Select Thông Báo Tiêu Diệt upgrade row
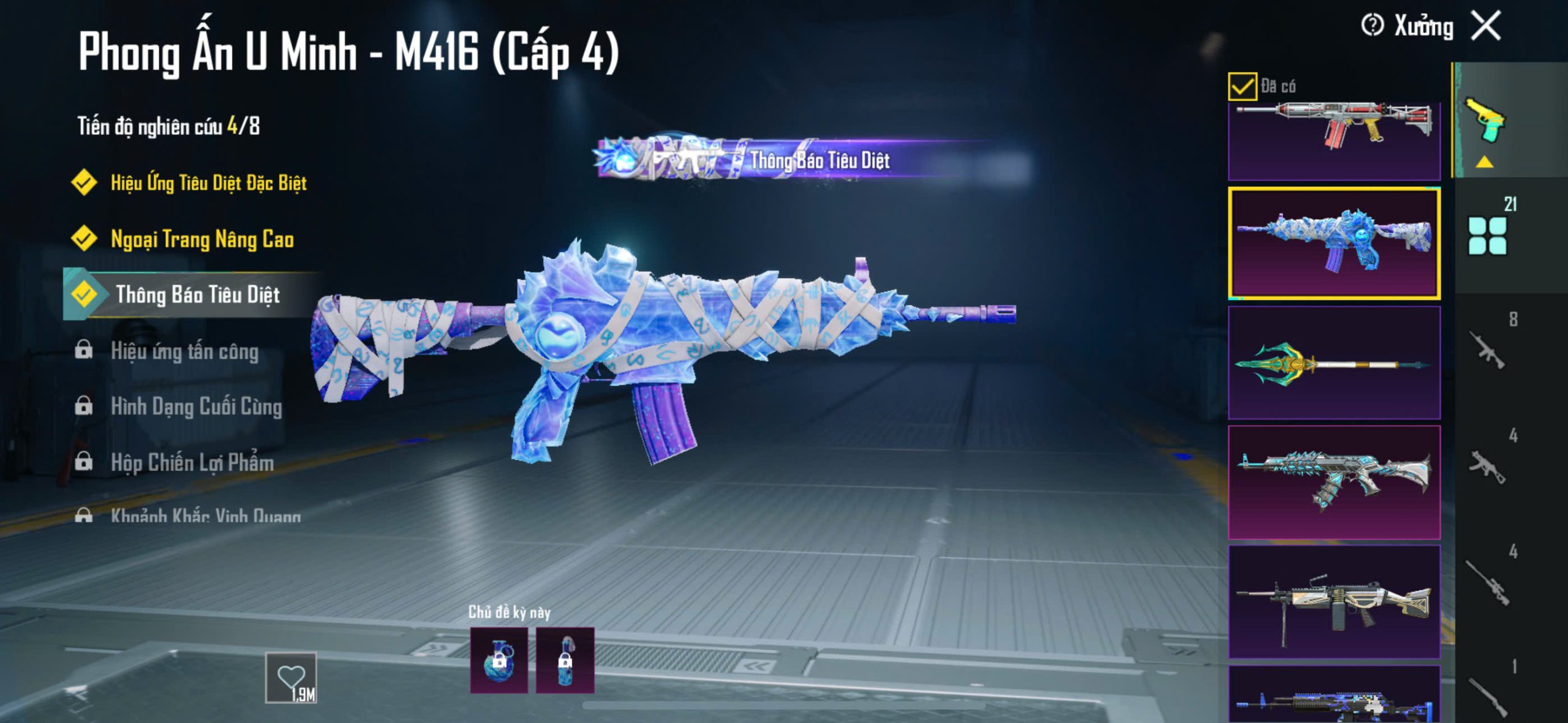 click(197, 295)
